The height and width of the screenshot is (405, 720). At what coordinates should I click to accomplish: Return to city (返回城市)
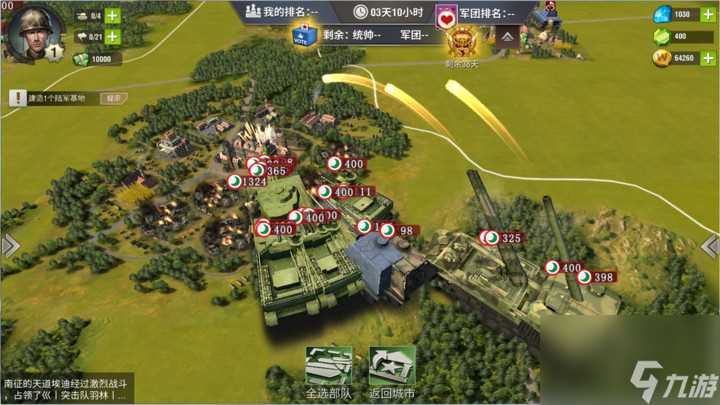(x=391, y=372)
